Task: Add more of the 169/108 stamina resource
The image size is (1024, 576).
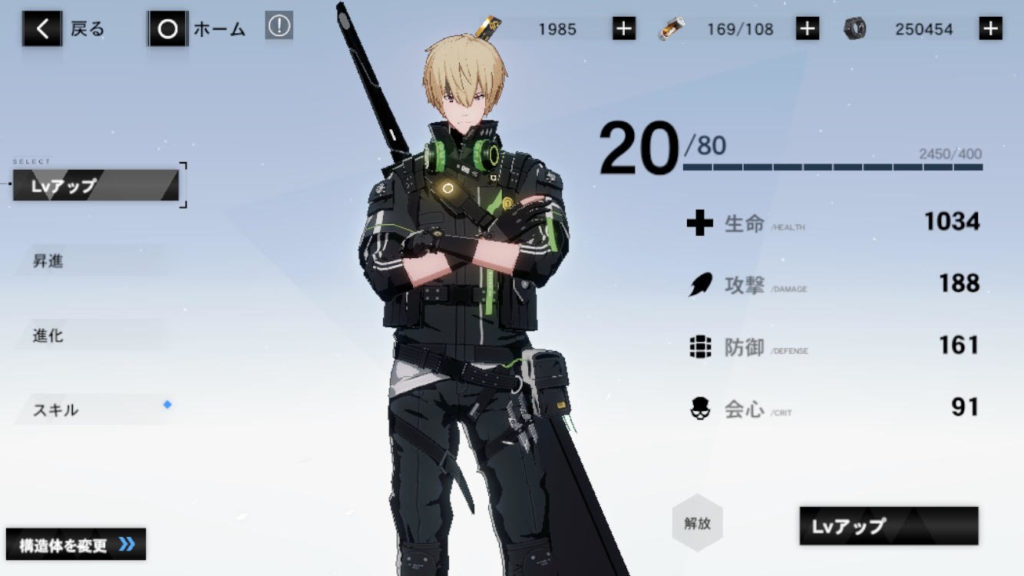Action: (808, 29)
